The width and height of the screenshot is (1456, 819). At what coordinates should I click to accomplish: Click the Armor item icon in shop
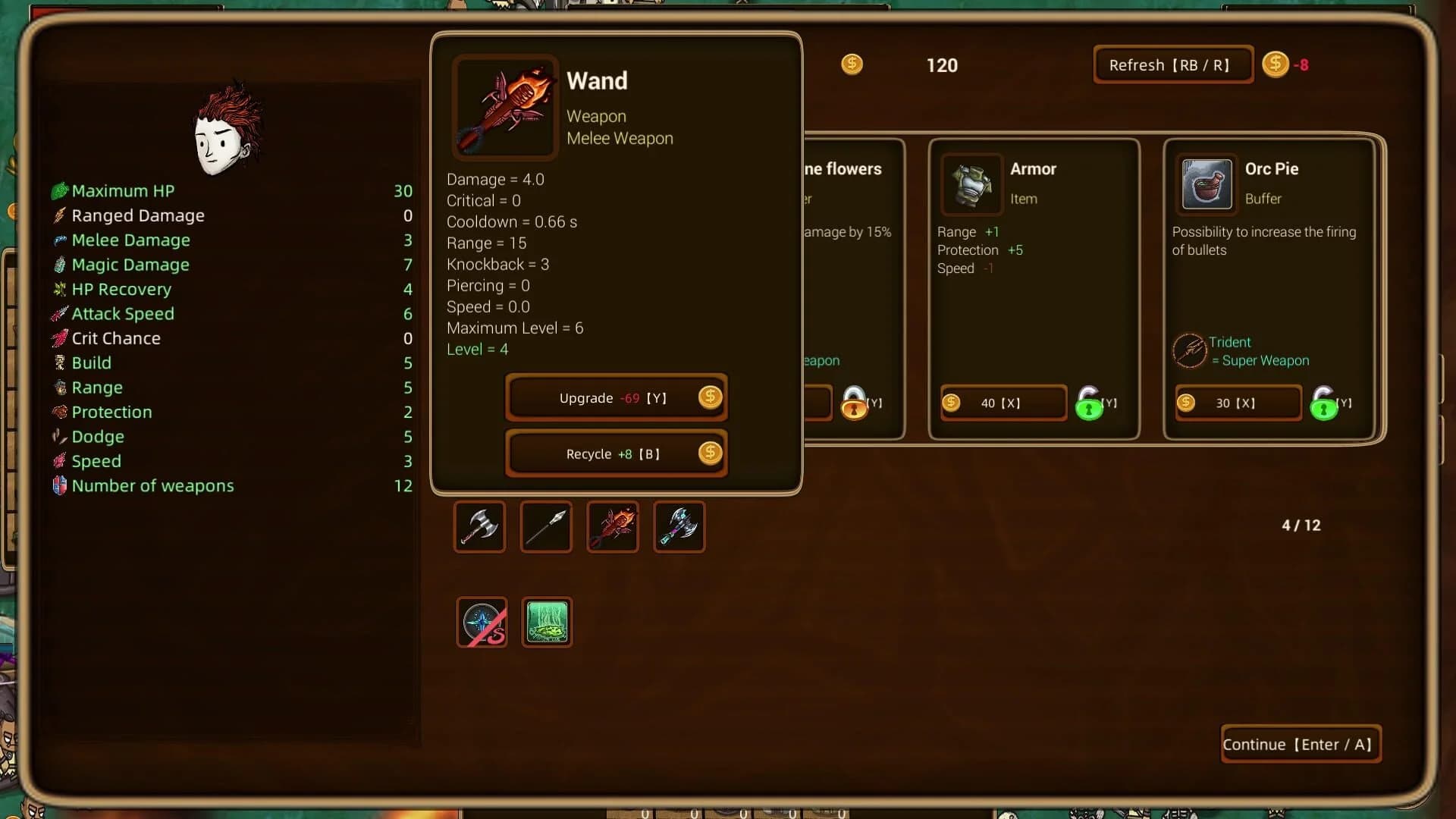[x=971, y=184]
